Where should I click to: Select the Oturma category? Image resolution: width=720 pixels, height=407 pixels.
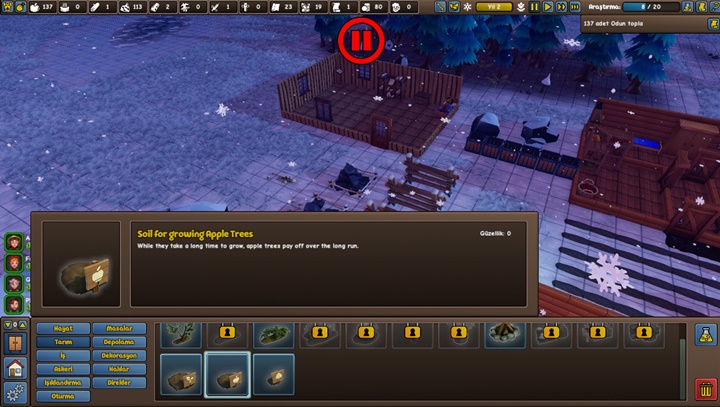point(63,396)
